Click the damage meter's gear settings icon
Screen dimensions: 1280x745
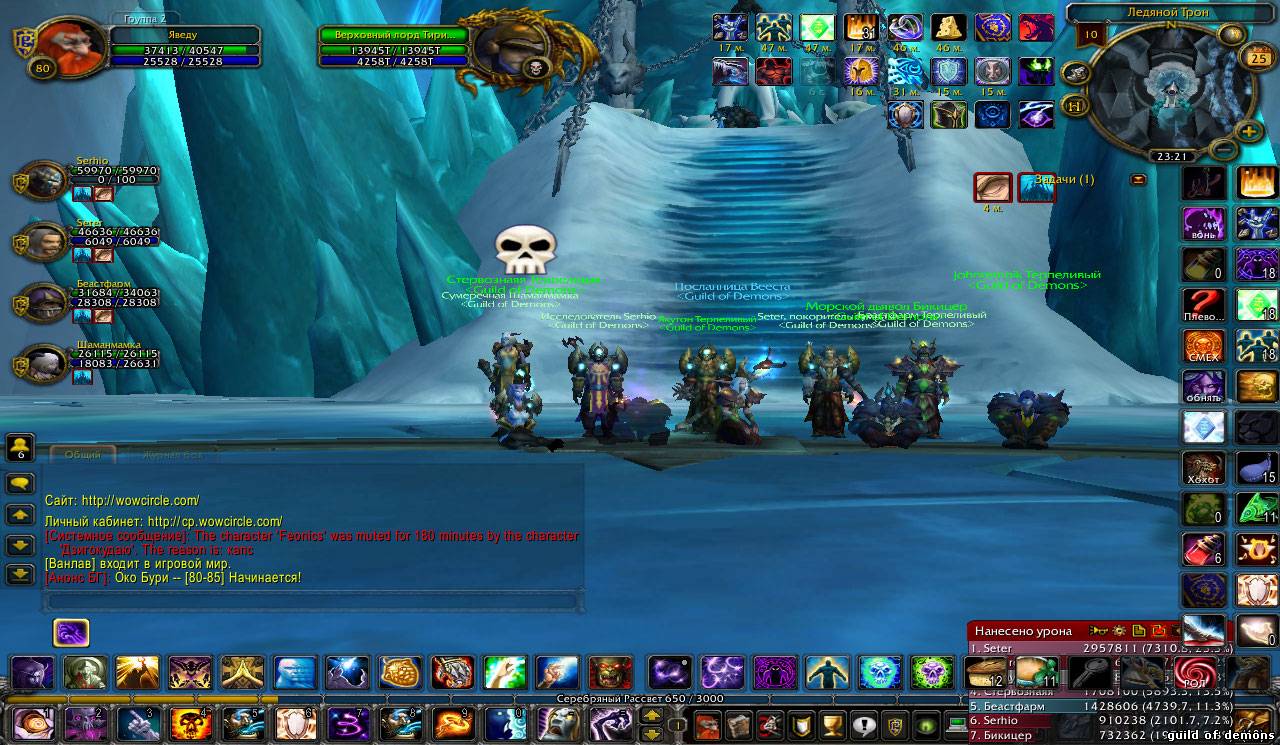click(1119, 631)
